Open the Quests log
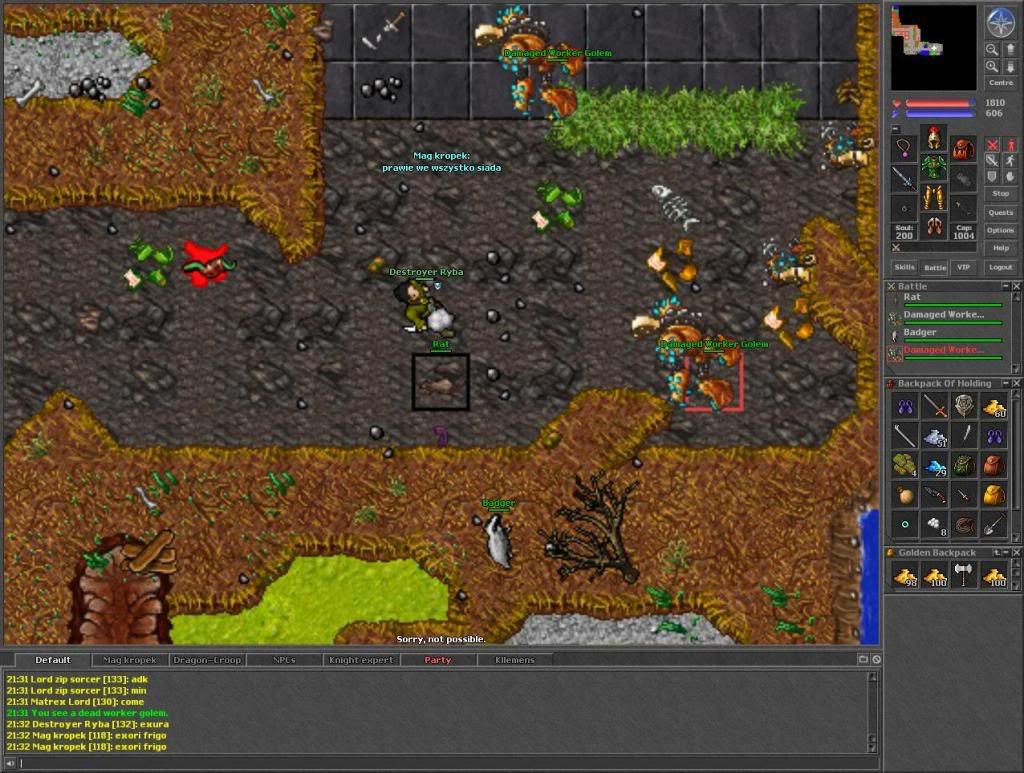This screenshot has width=1024, height=773. click(x=1000, y=213)
